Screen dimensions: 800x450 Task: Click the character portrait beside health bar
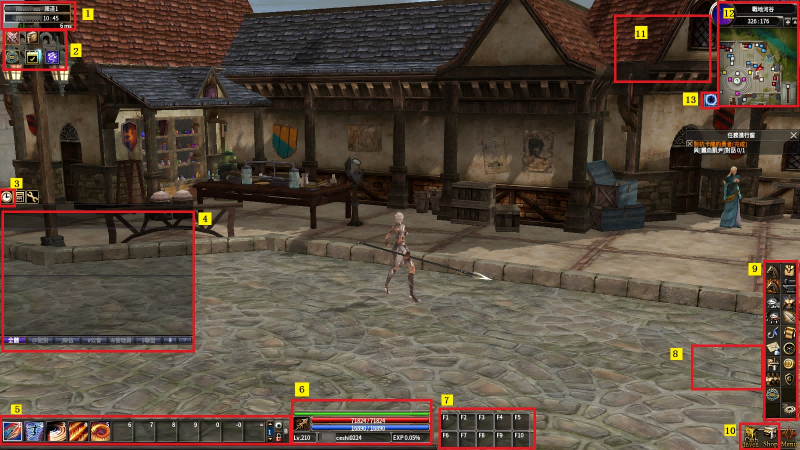pyautogui.click(x=302, y=424)
